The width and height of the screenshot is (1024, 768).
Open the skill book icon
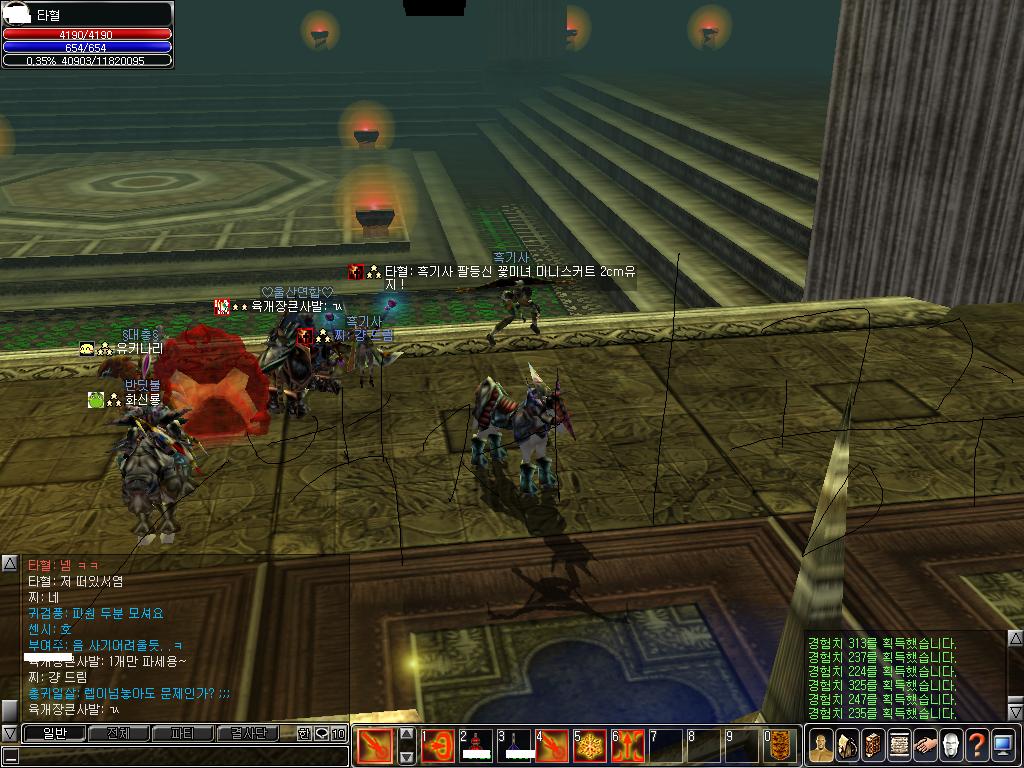(873, 745)
